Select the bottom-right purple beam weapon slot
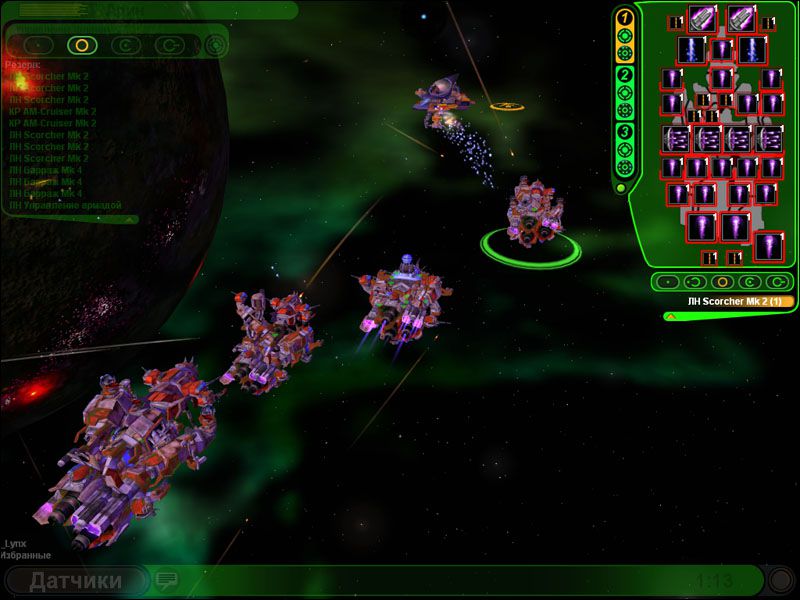Viewport: 800px width, 600px height. pyautogui.click(x=769, y=246)
